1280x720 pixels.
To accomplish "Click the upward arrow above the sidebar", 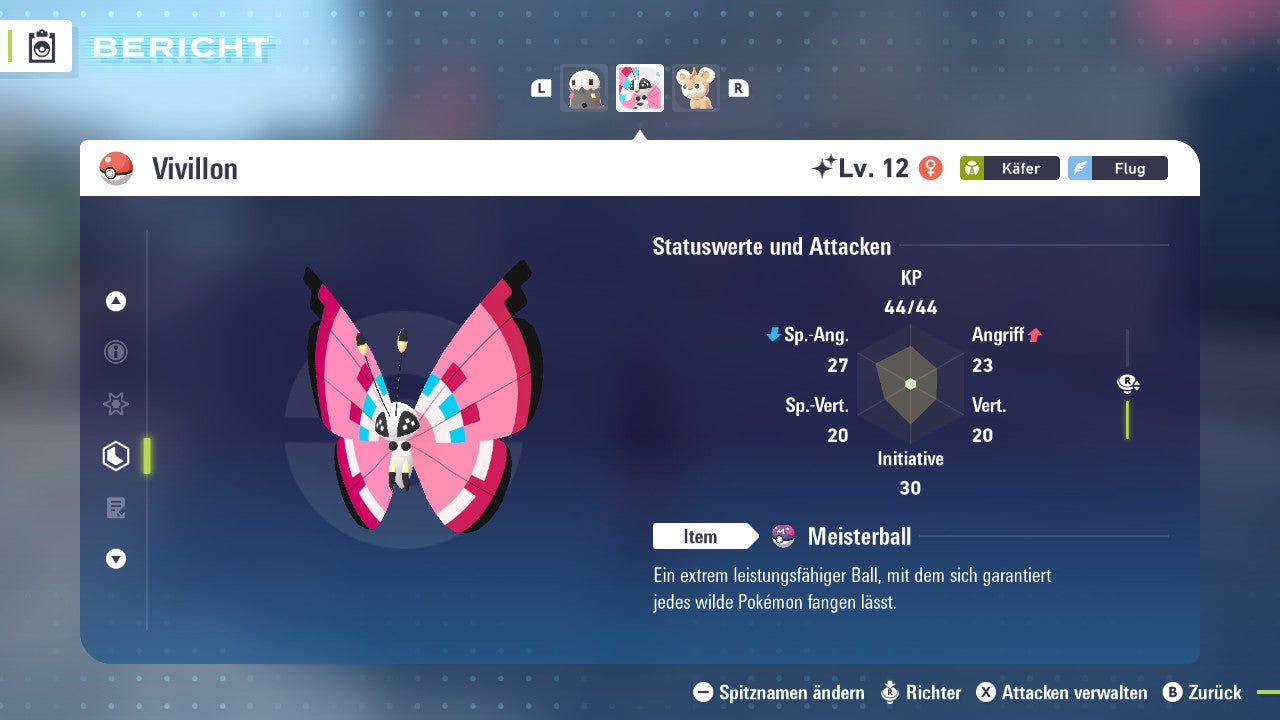I will tap(115, 301).
